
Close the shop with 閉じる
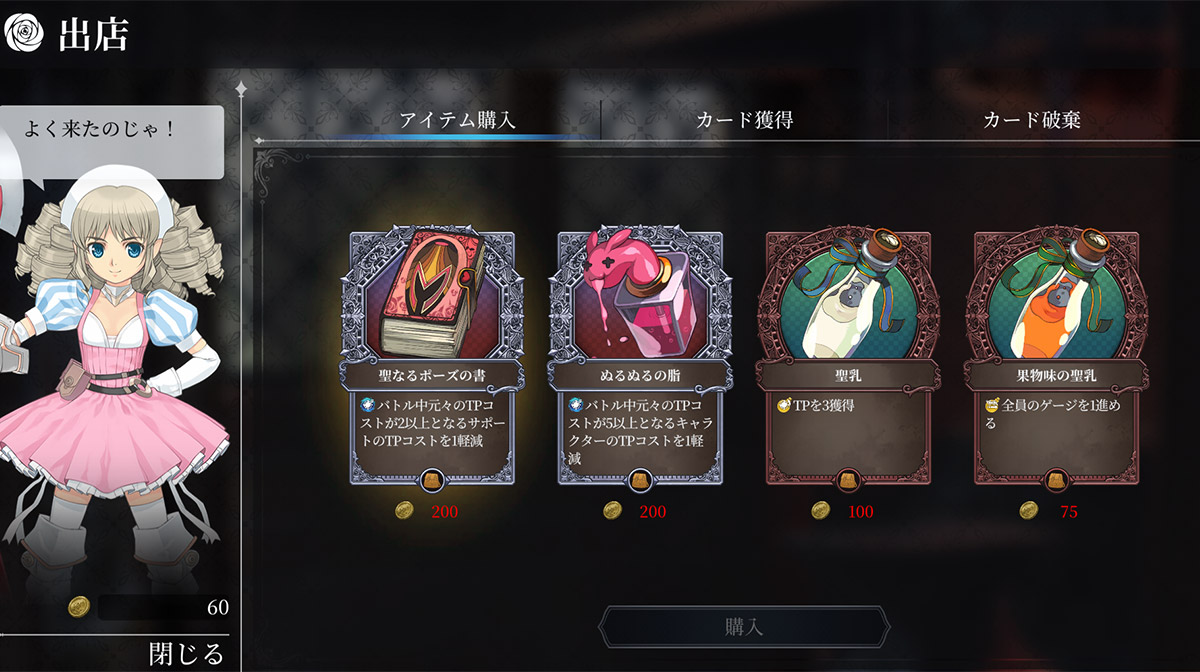[186, 654]
